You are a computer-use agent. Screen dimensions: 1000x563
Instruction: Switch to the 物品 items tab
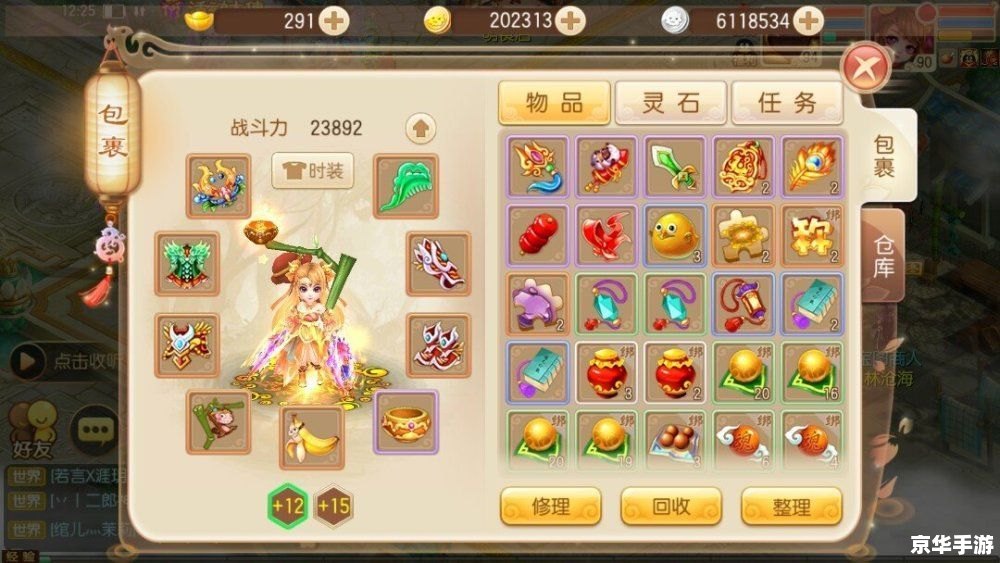554,102
